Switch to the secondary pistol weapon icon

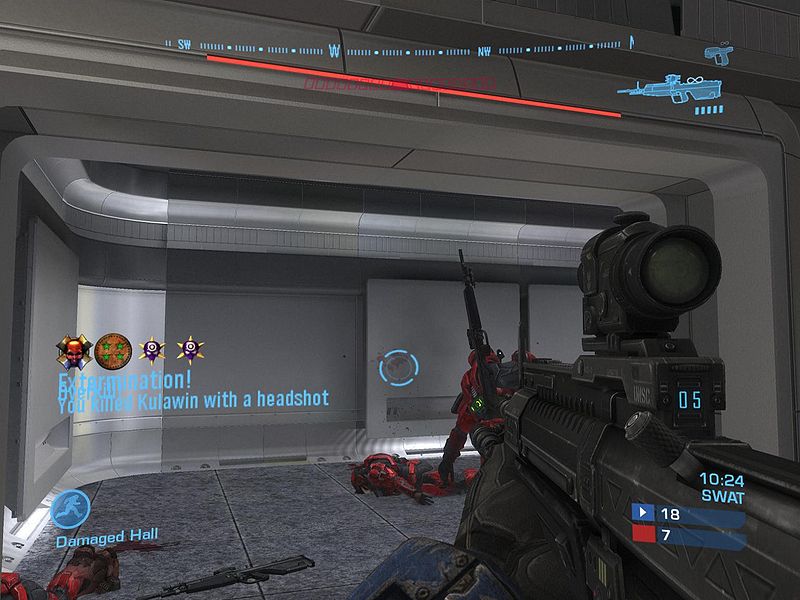tap(718, 51)
